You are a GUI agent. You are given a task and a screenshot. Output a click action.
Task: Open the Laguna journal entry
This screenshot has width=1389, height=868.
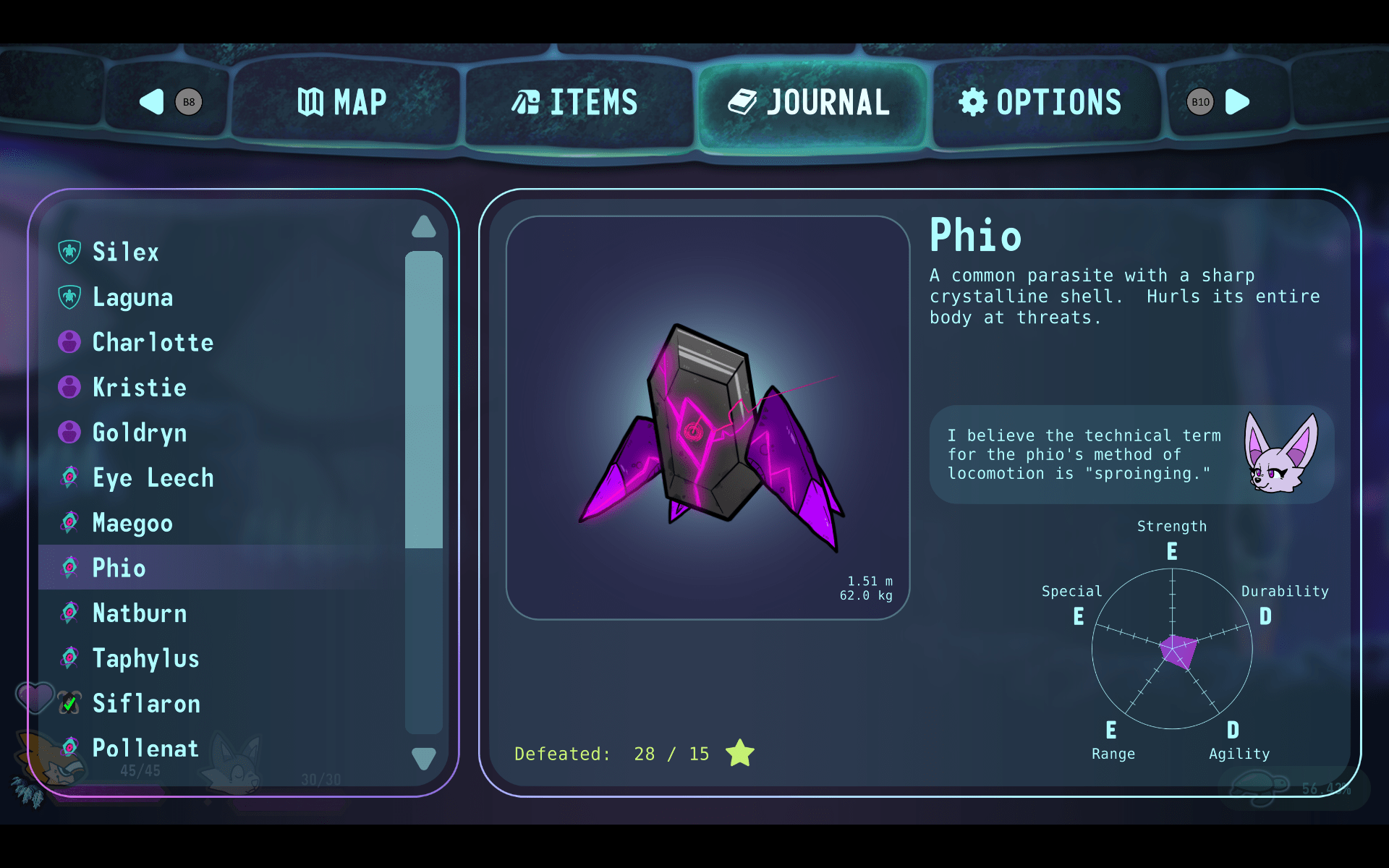pyautogui.click(x=132, y=297)
